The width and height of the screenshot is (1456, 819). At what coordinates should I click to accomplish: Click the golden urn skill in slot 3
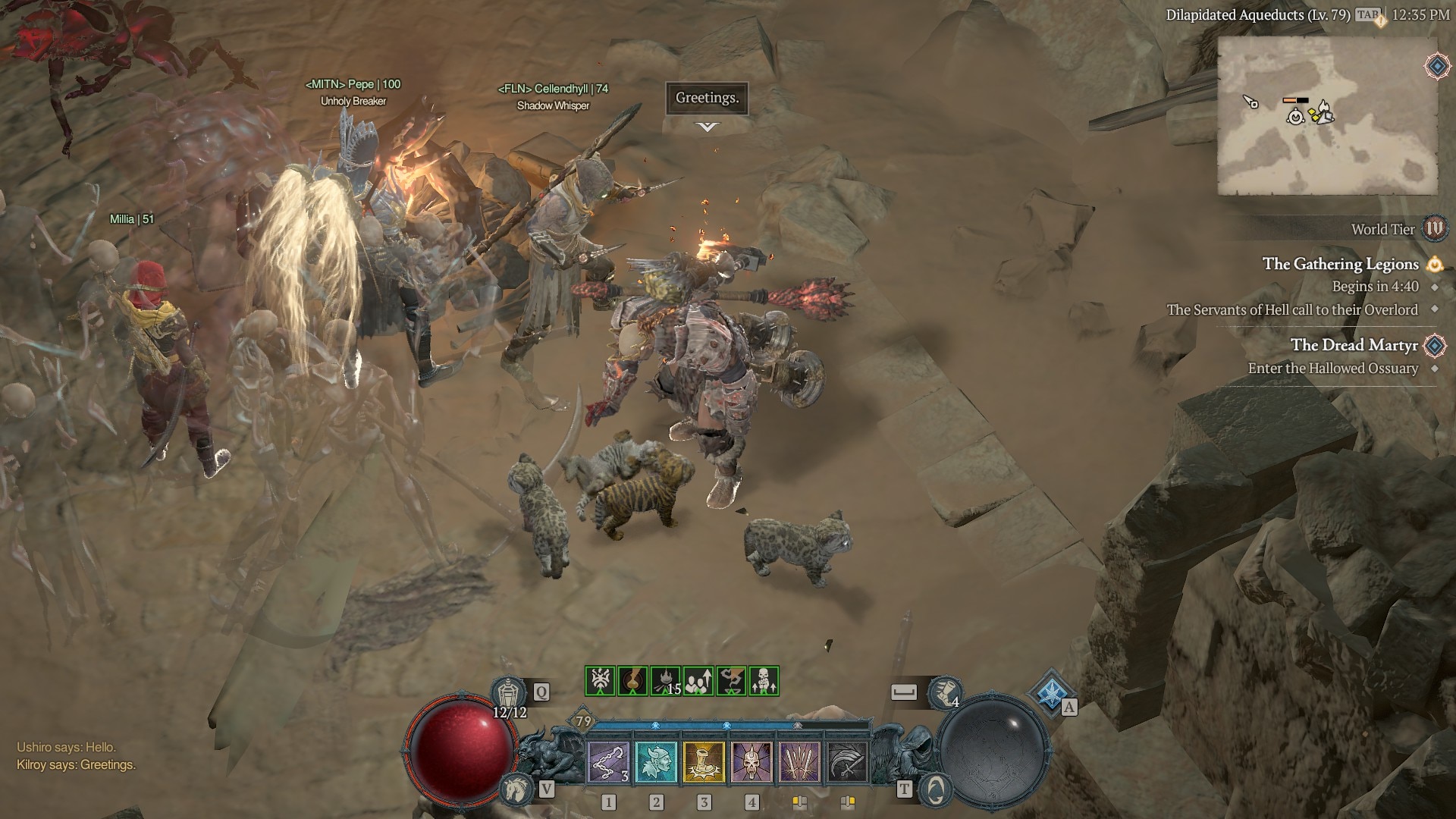pos(704,762)
